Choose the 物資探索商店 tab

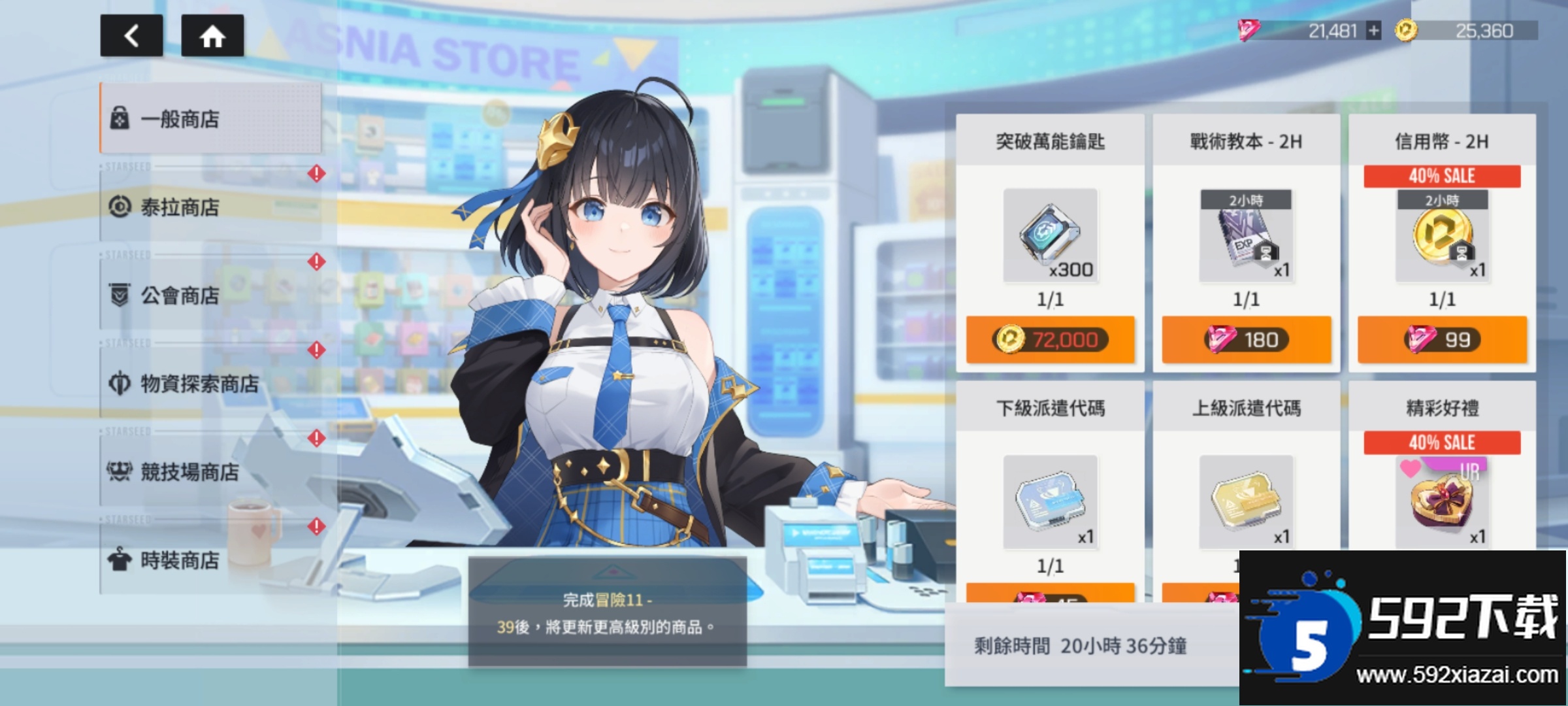210,384
